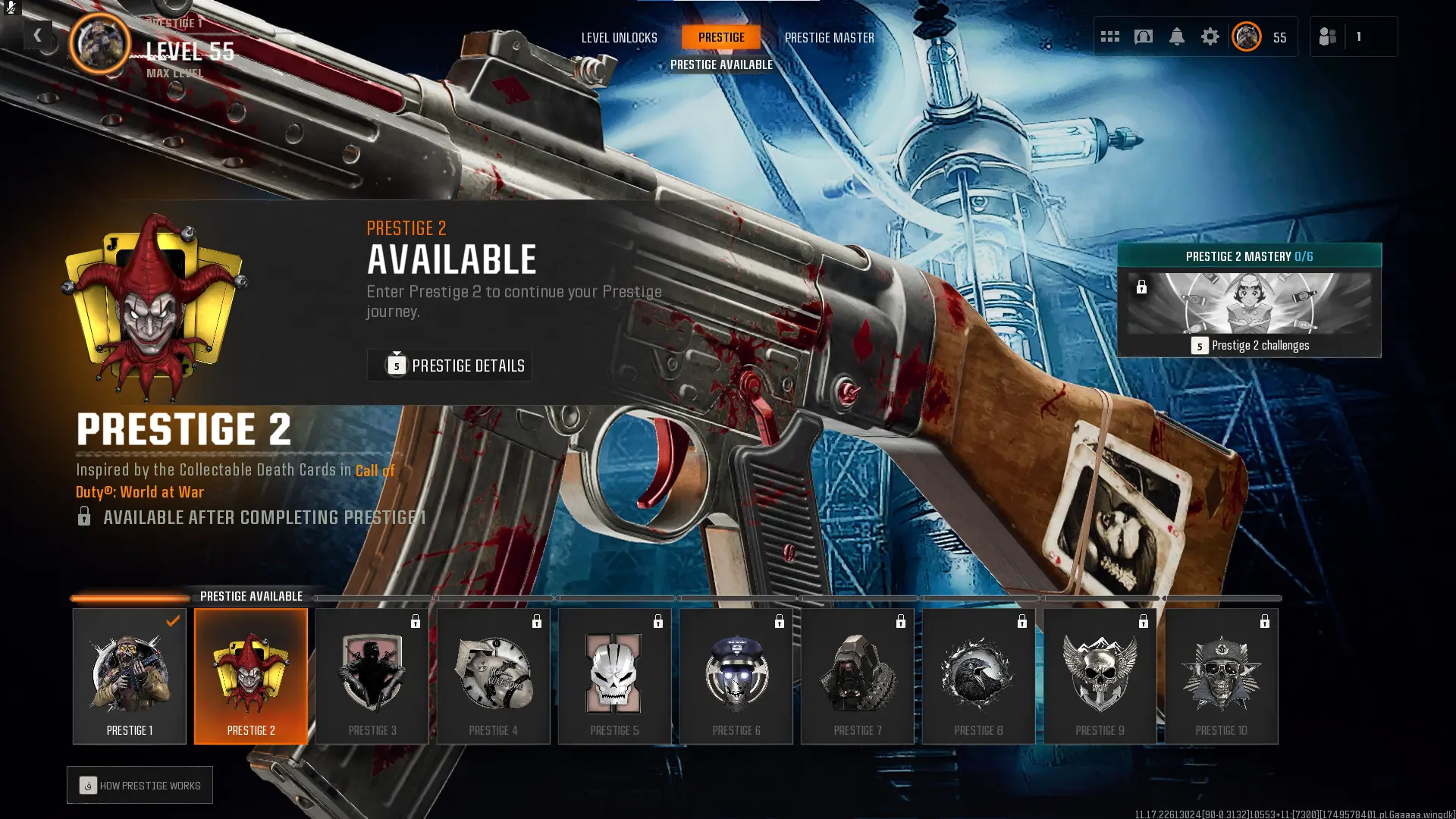
Task: Switch to the Level Unlocks tab
Action: tap(619, 37)
